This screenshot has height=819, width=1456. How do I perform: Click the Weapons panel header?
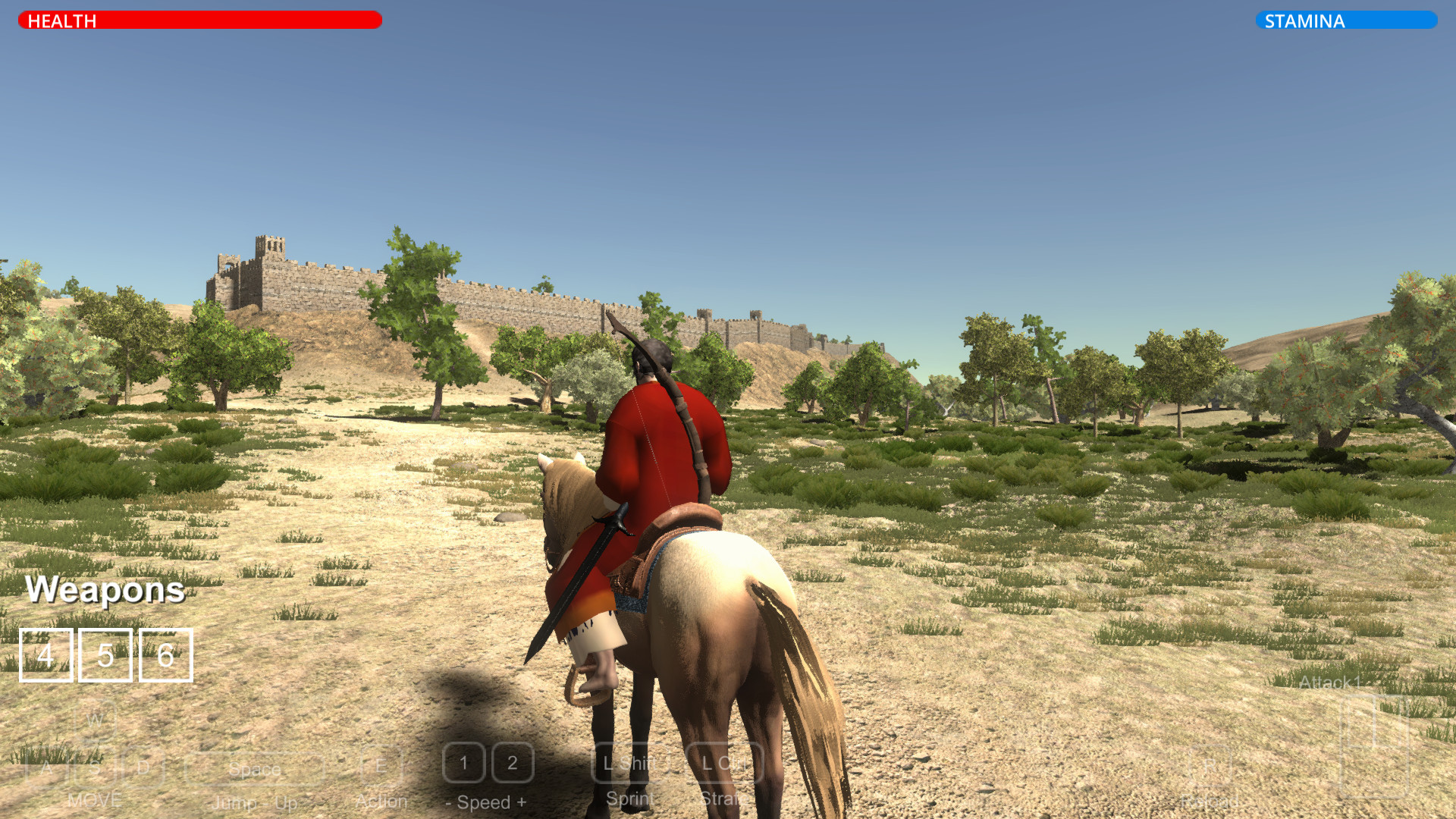(x=105, y=591)
